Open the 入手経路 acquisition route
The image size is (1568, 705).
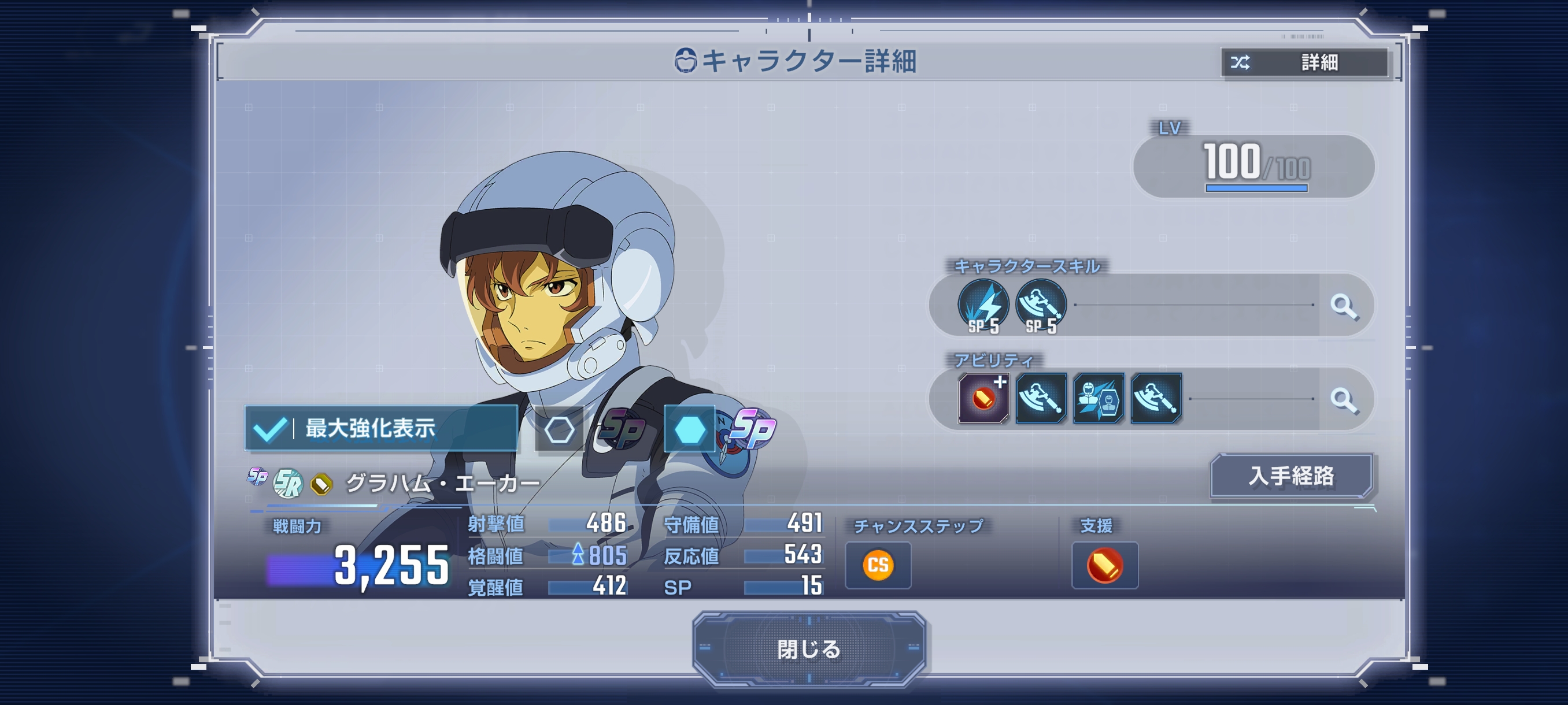(1291, 476)
